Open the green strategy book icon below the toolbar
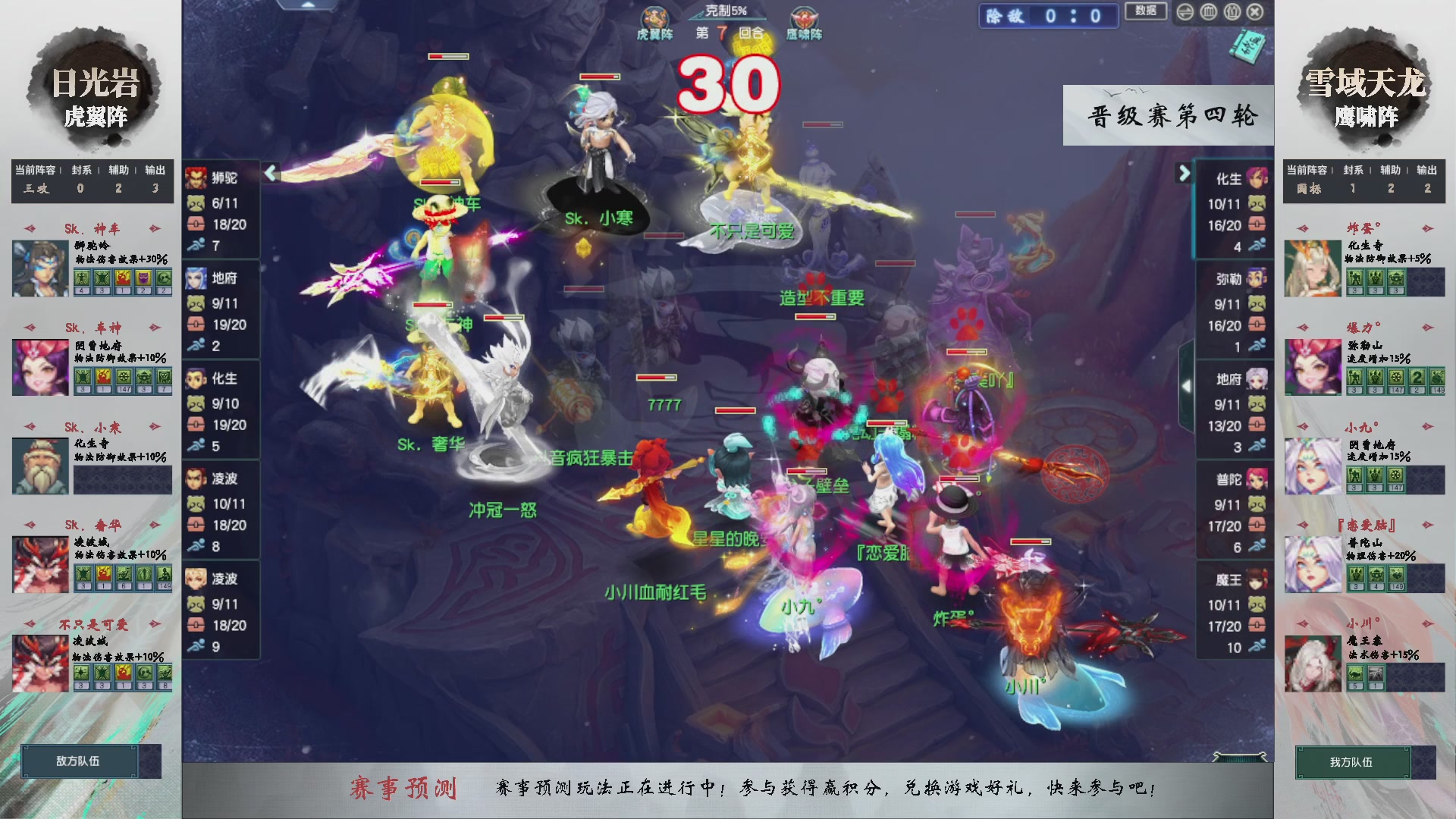This screenshot has height=819, width=1456. pyautogui.click(x=1247, y=47)
